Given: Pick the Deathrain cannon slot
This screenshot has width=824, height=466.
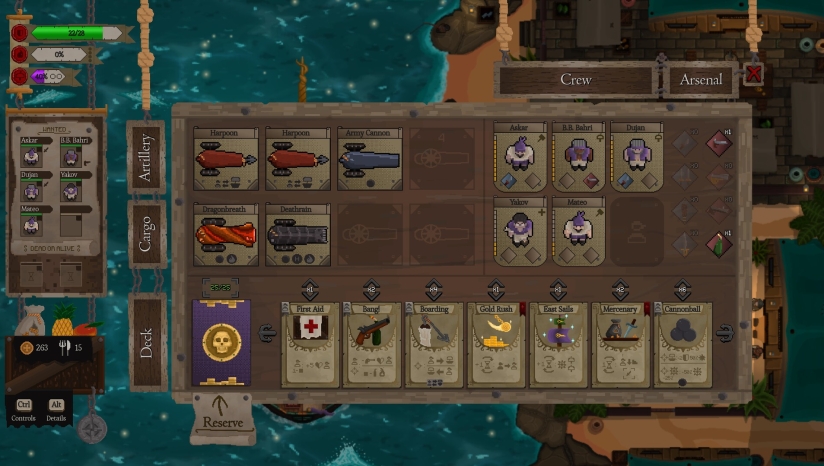Looking at the screenshot, I should 297,235.
